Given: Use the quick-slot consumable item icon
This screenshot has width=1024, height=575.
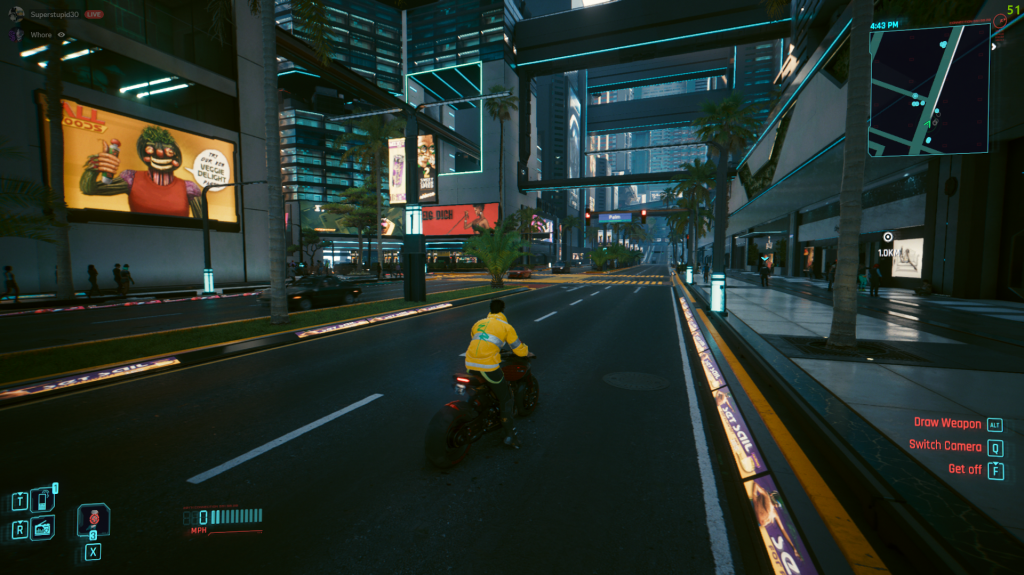Looking at the screenshot, I should tap(93, 520).
